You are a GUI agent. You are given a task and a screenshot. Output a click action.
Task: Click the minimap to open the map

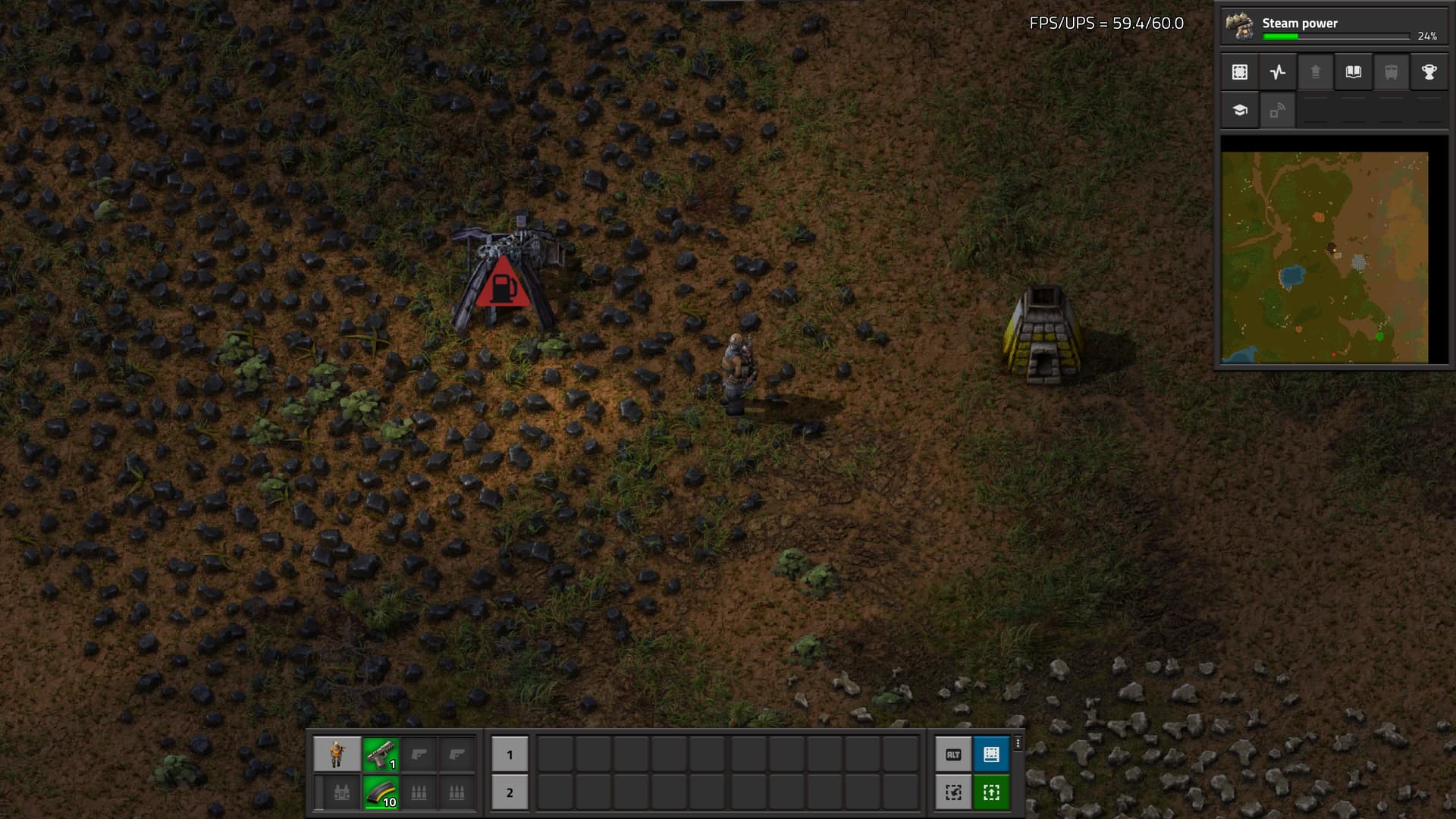1325,258
